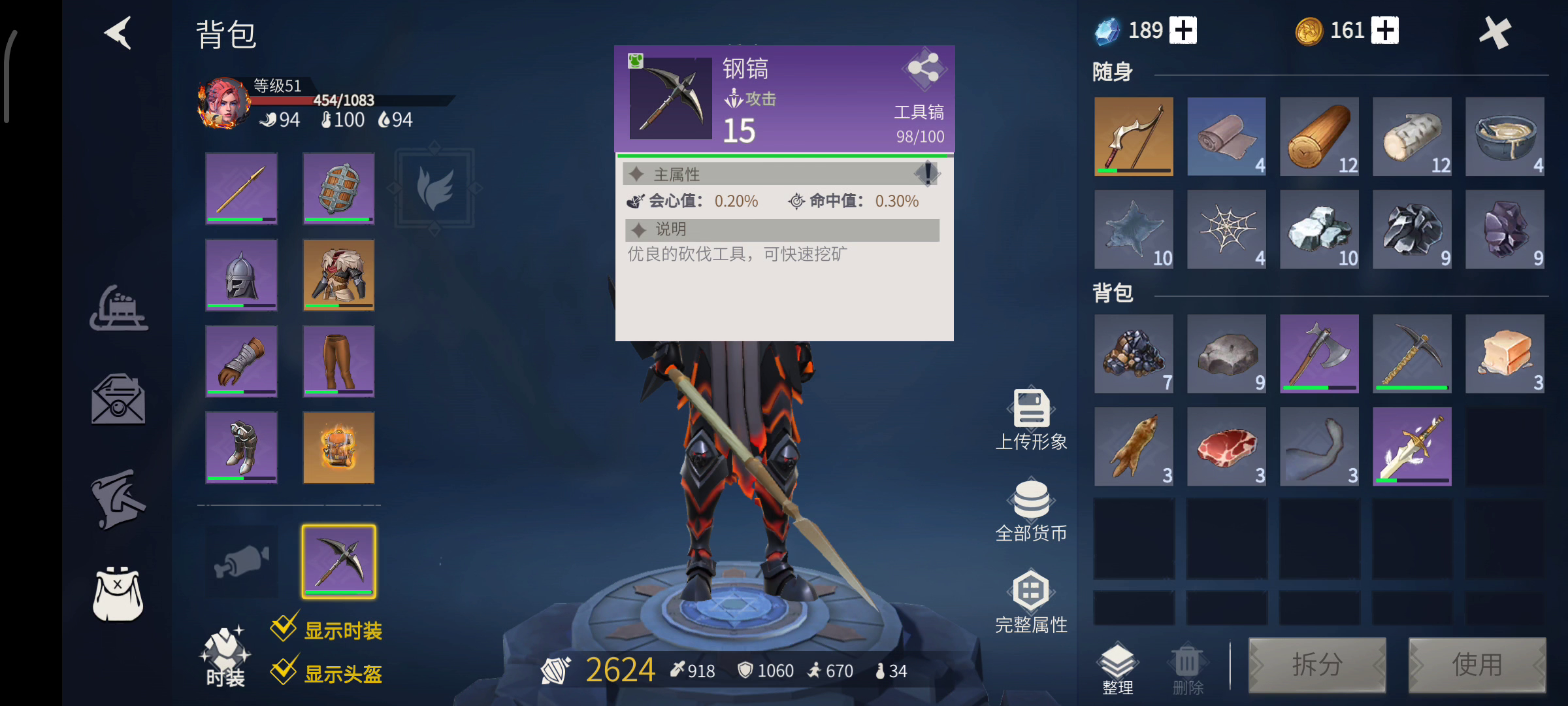Add more blue diamonds with the plus
Viewport: 1568px width, 706px height.
[x=1183, y=31]
